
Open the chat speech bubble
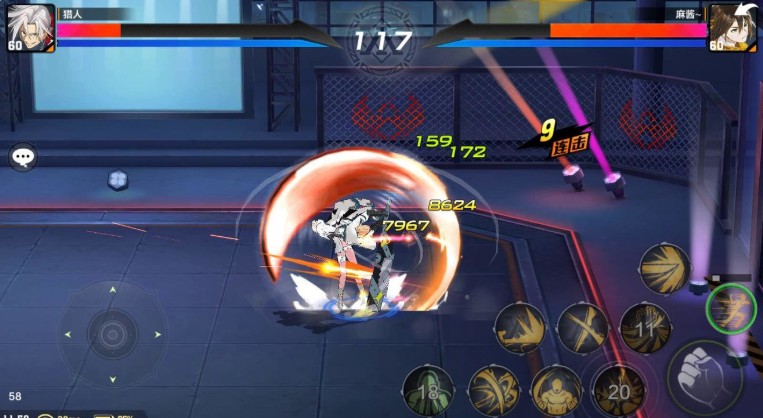pos(23,157)
